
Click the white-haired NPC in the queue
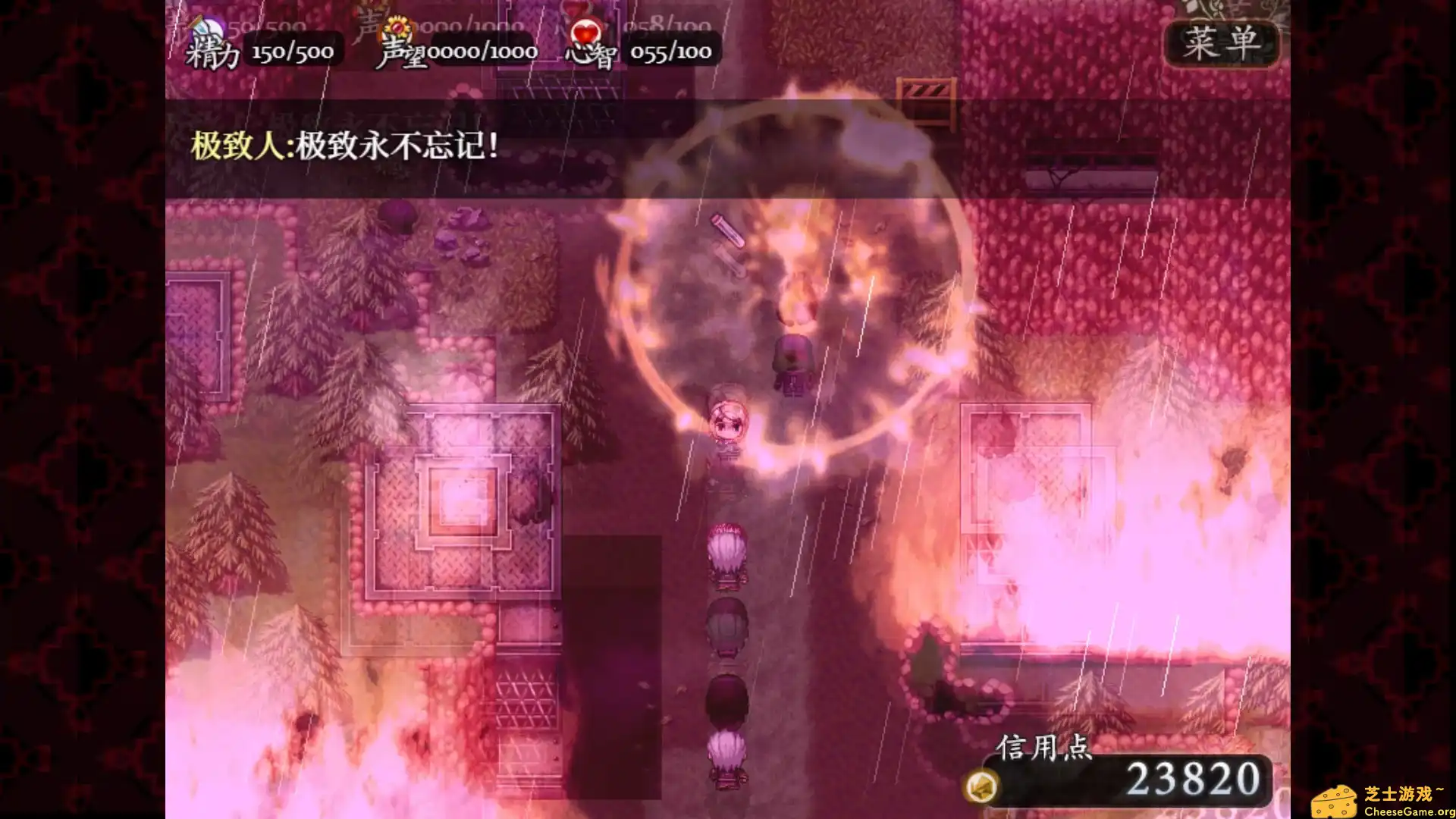click(728, 550)
